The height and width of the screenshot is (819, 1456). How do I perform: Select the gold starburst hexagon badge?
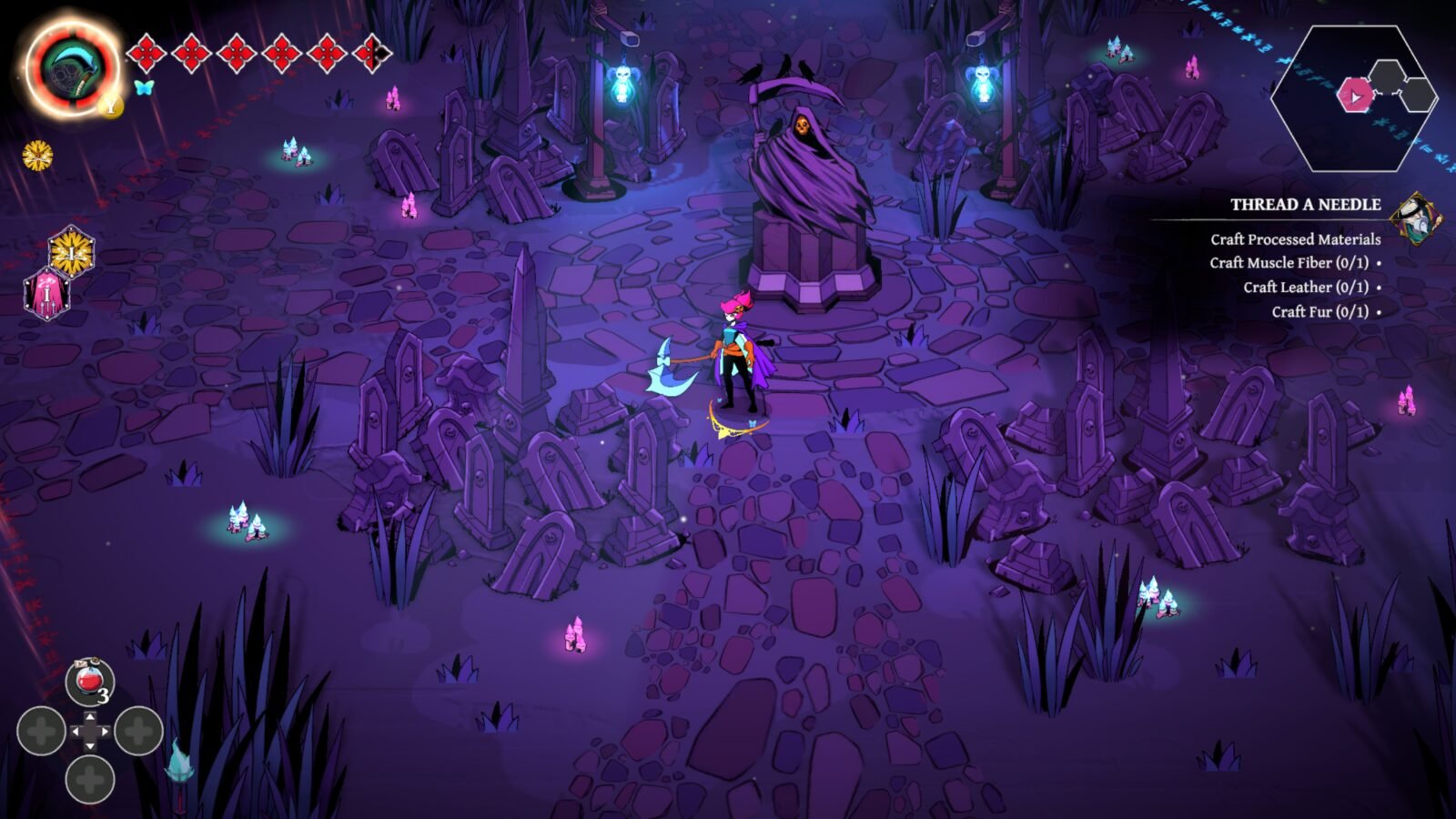71,251
